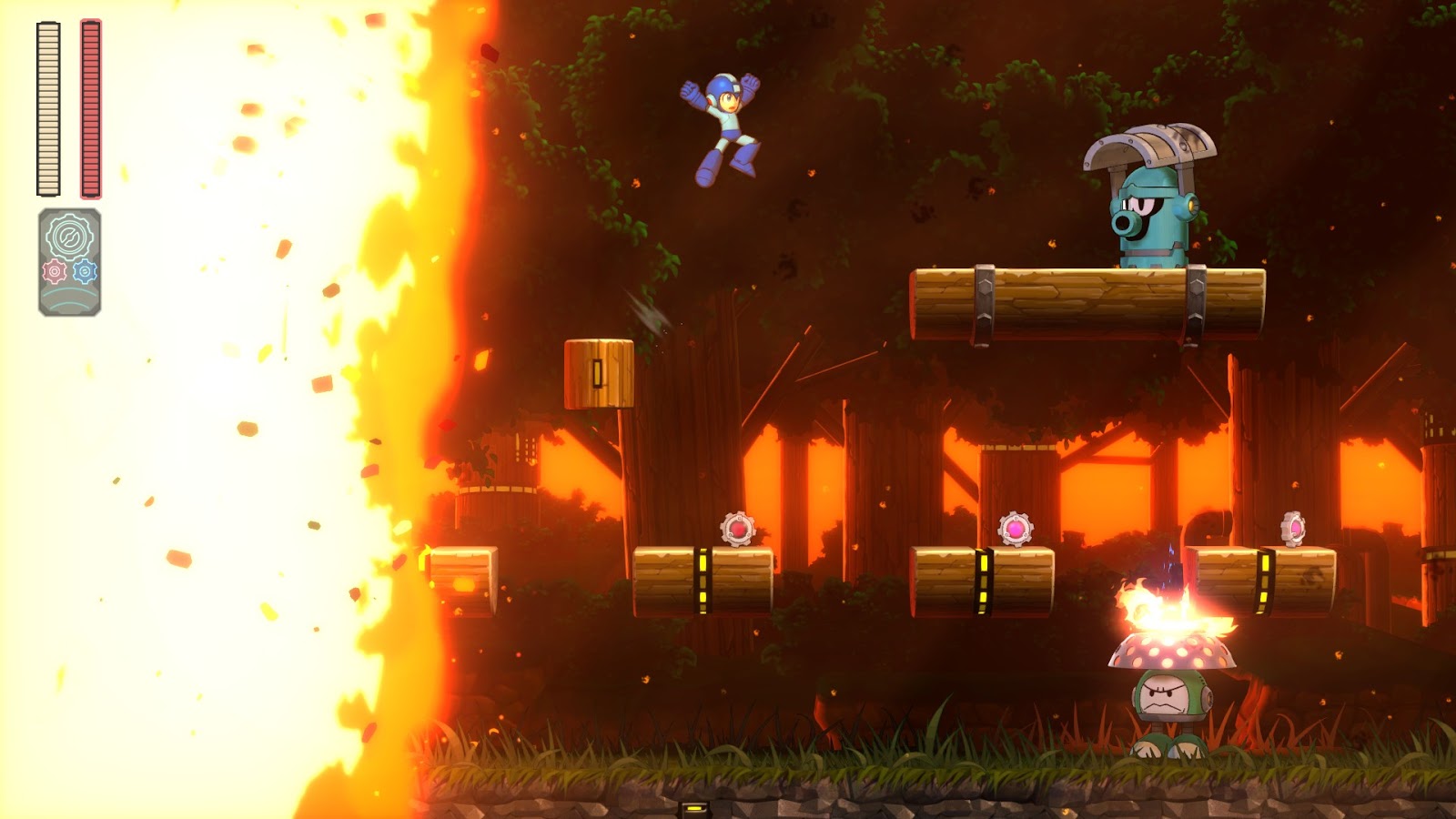Select the Power Gear icon (red gear)

[53, 268]
